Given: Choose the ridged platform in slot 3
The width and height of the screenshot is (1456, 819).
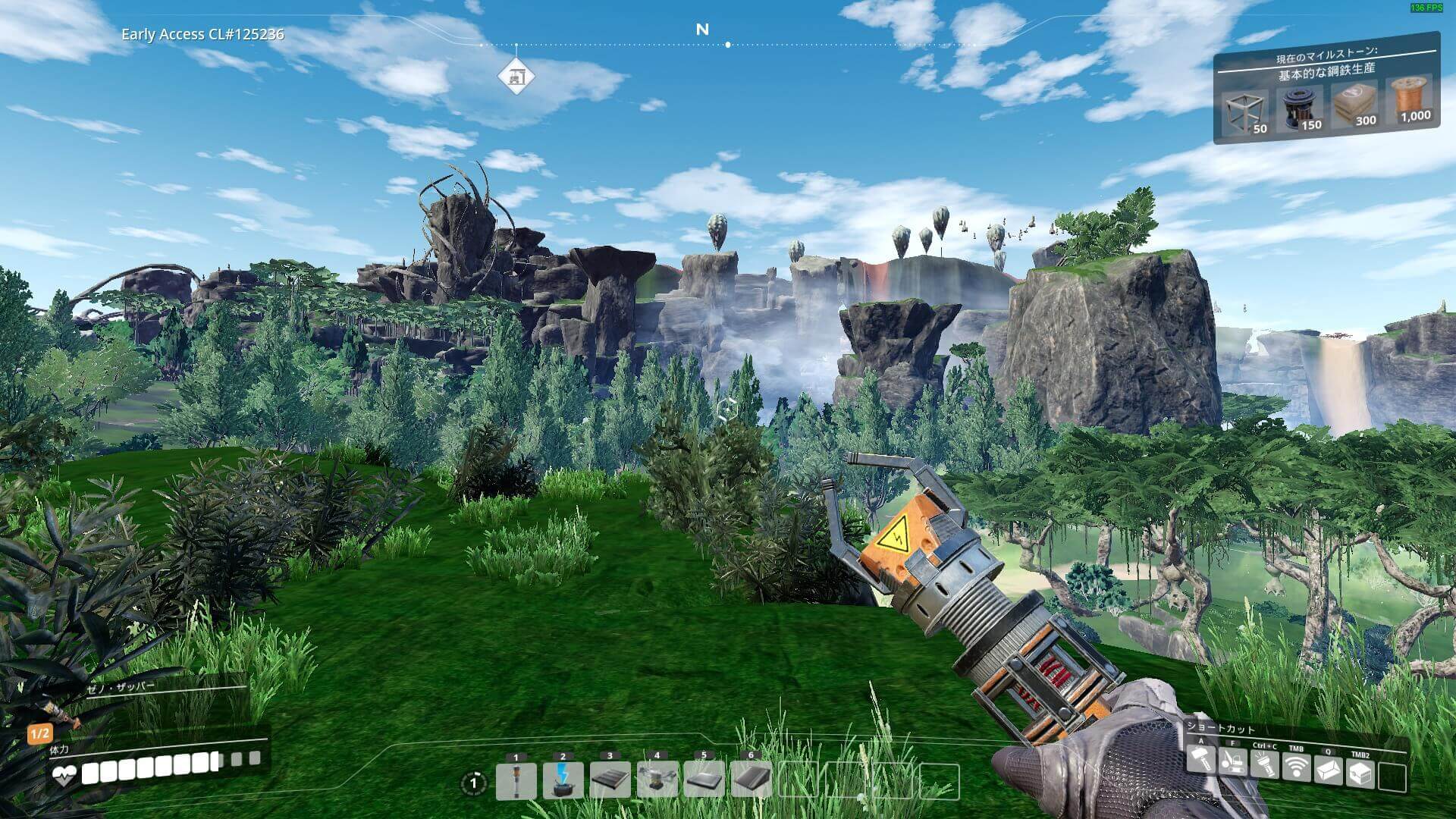Looking at the screenshot, I should coord(610,782).
